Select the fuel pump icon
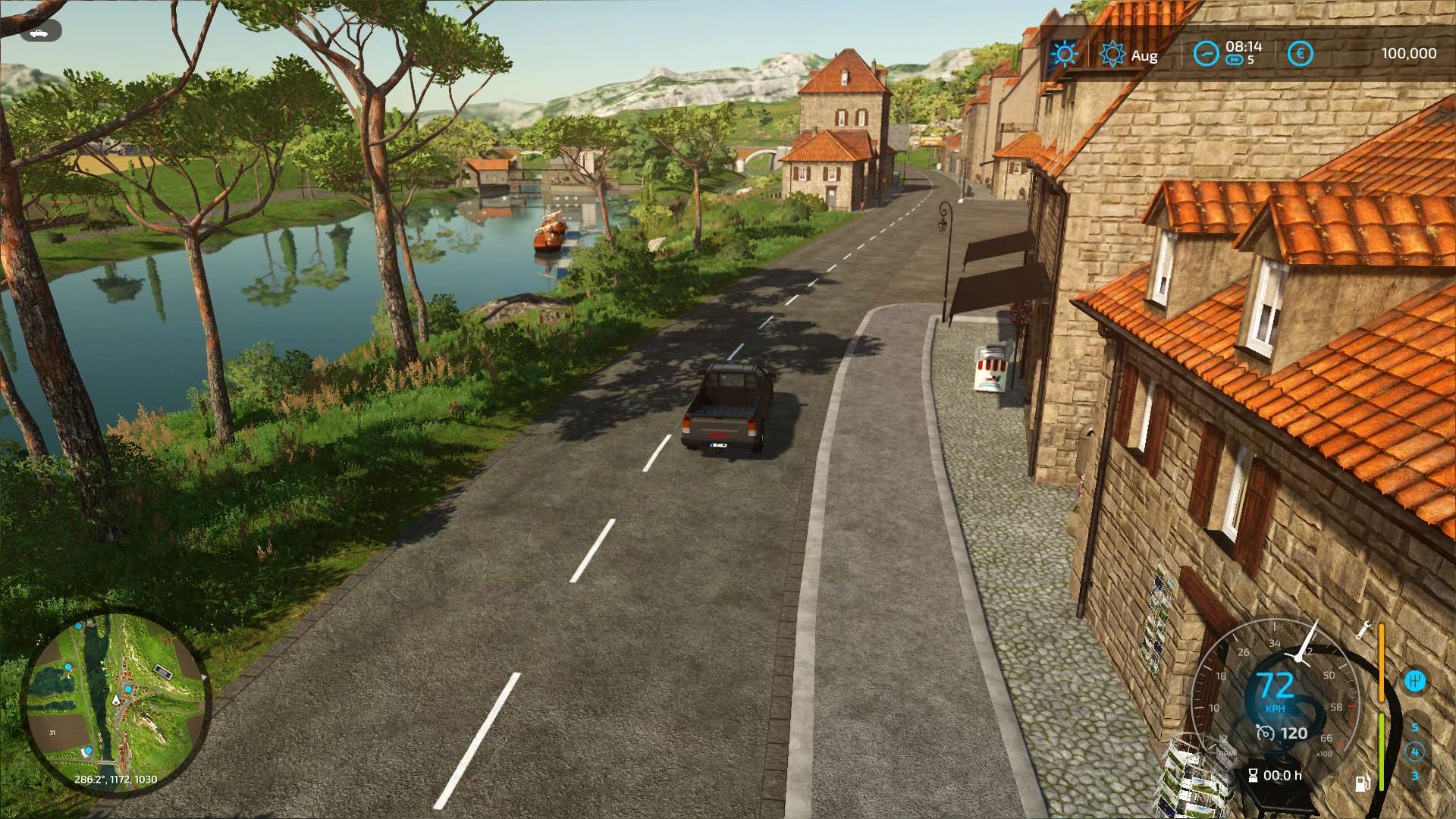Screen dimensions: 1456x819 (x=1362, y=783)
